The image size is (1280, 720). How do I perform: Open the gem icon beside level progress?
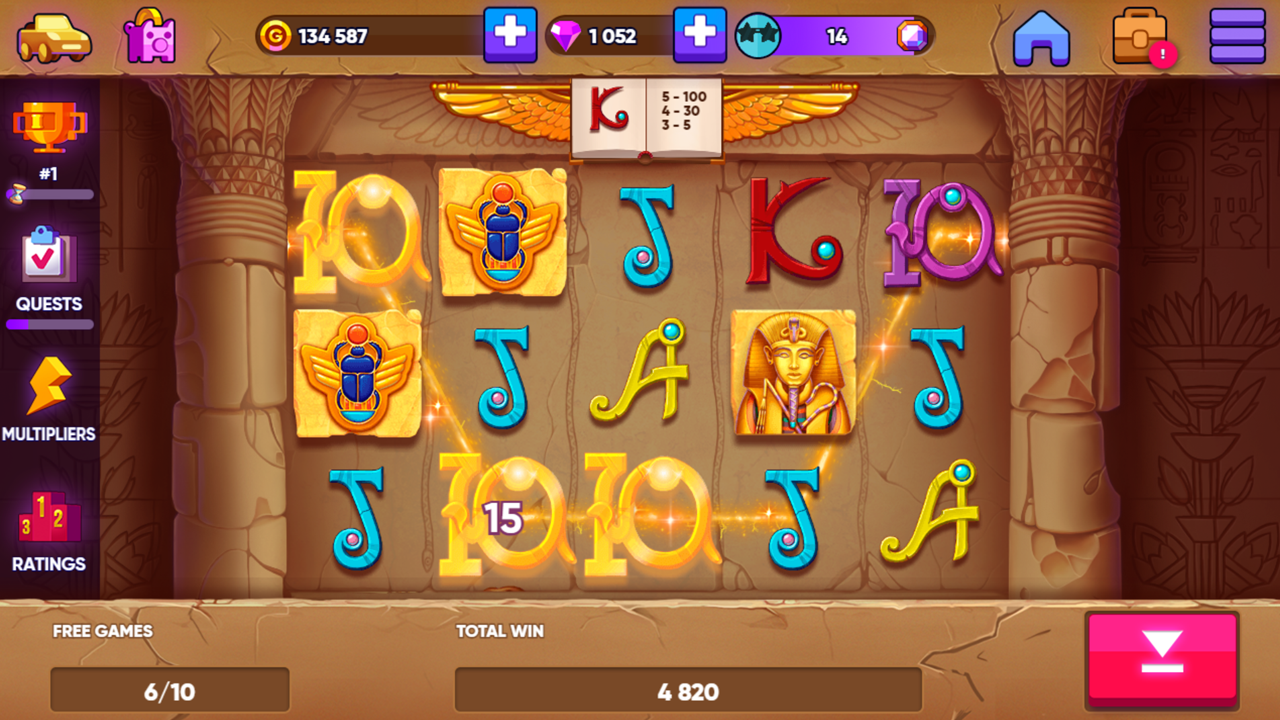(911, 36)
